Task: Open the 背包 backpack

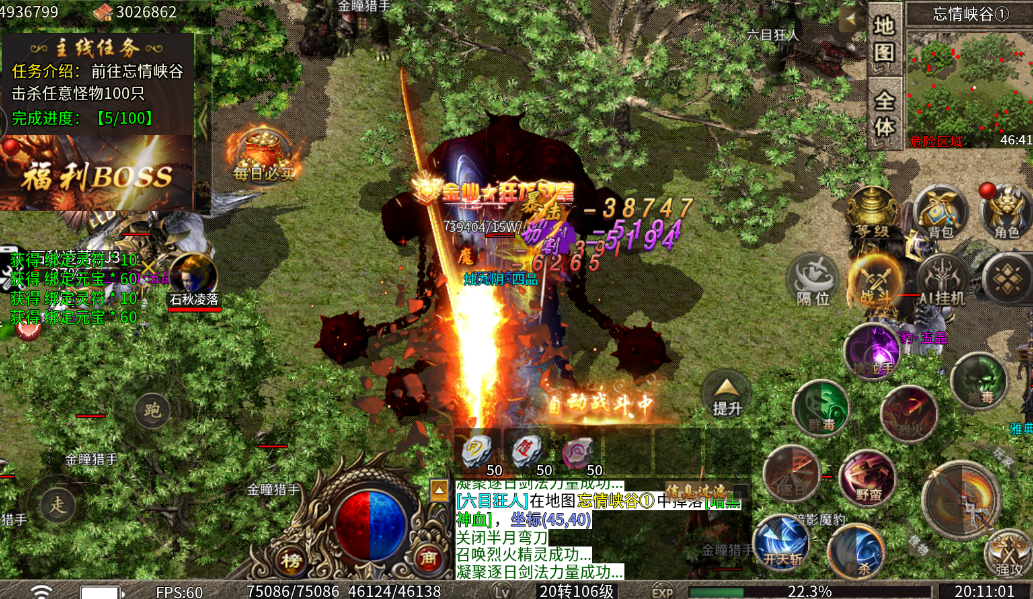Action: (x=939, y=214)
